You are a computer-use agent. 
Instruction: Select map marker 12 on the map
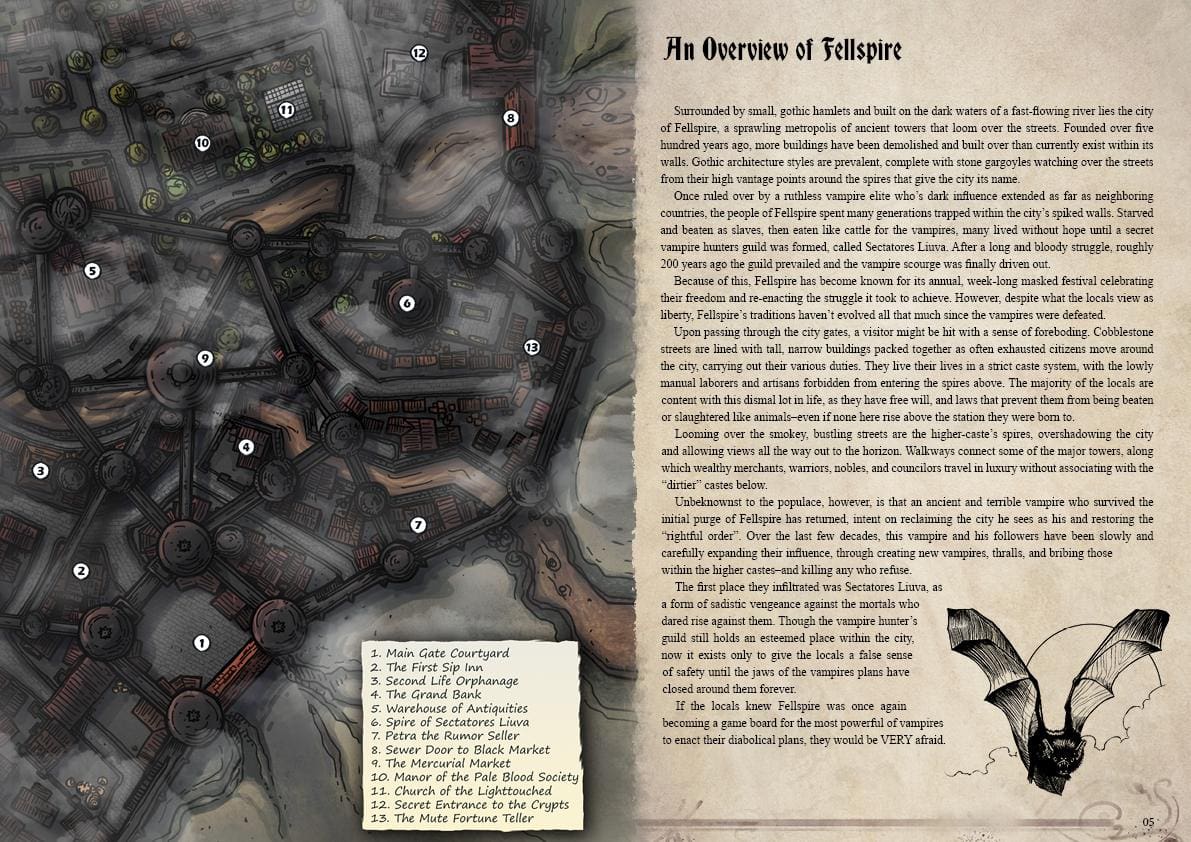coord(419,53)
